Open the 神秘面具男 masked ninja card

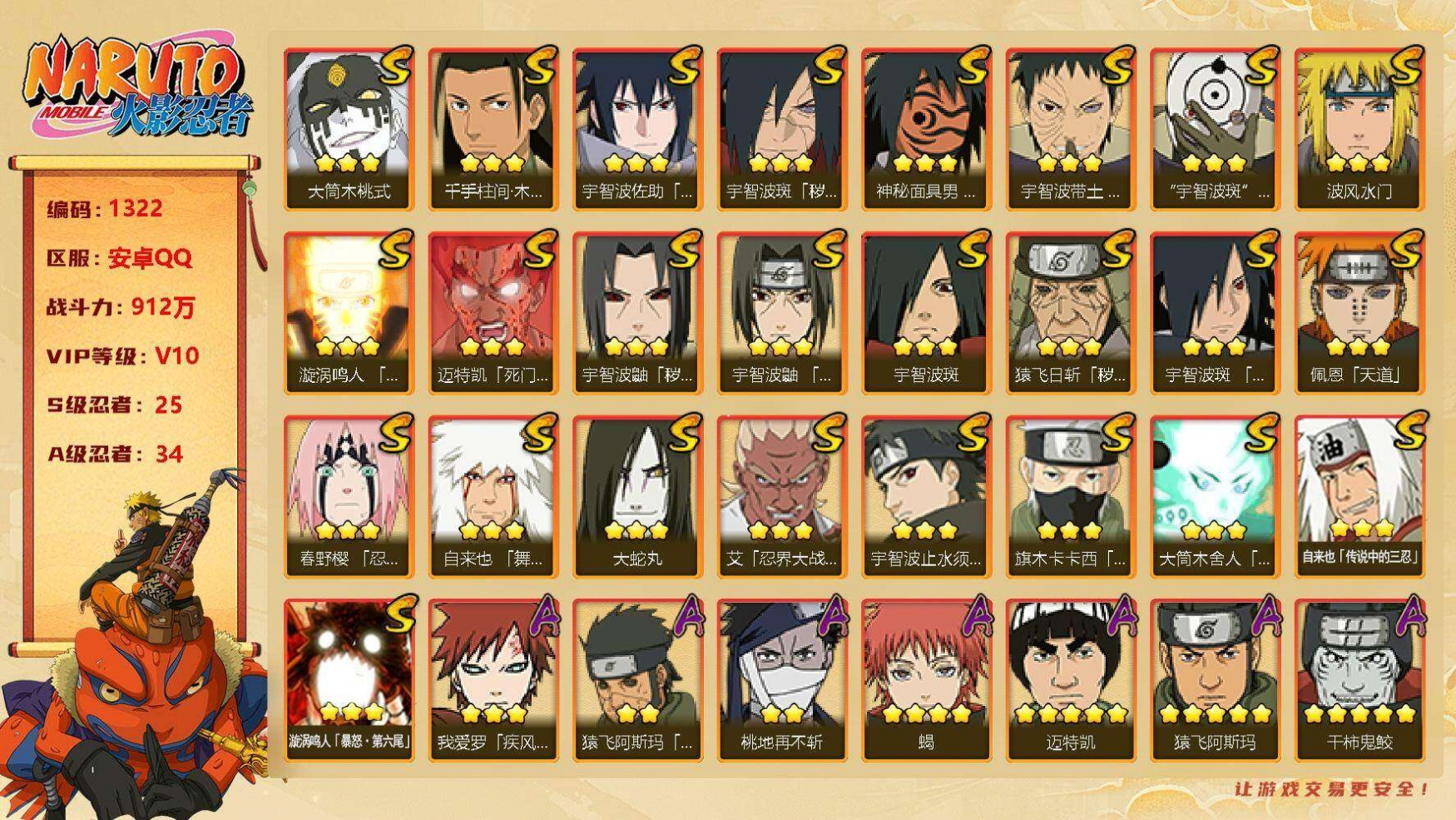(926, 127)
